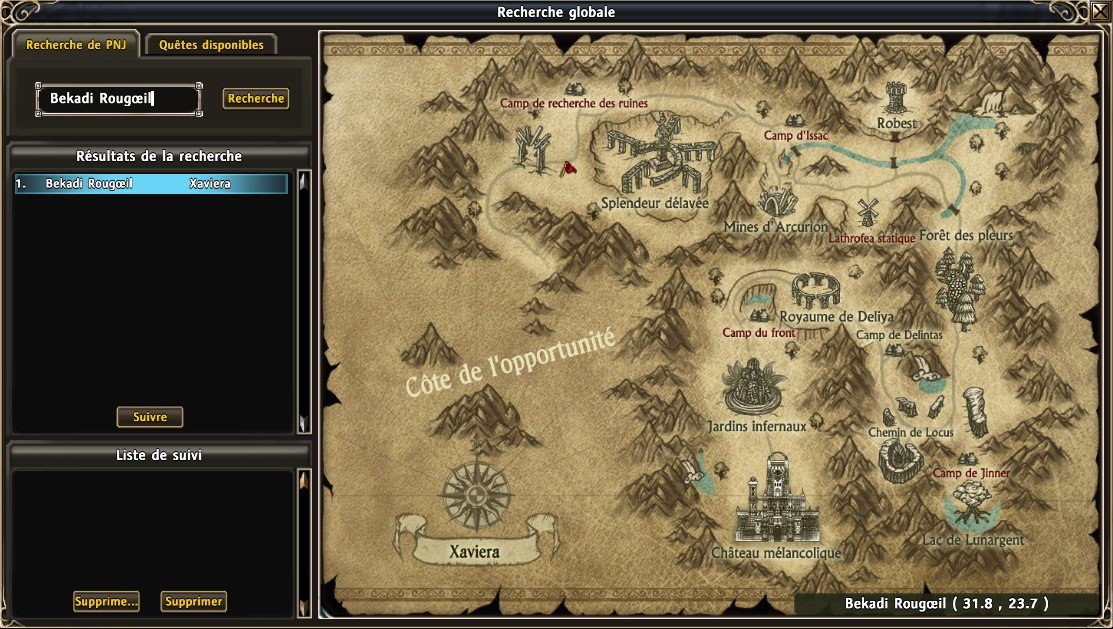Run the search with the Recherche button
Viewport: 1113px width, 629px height.
tap(256, 99)
